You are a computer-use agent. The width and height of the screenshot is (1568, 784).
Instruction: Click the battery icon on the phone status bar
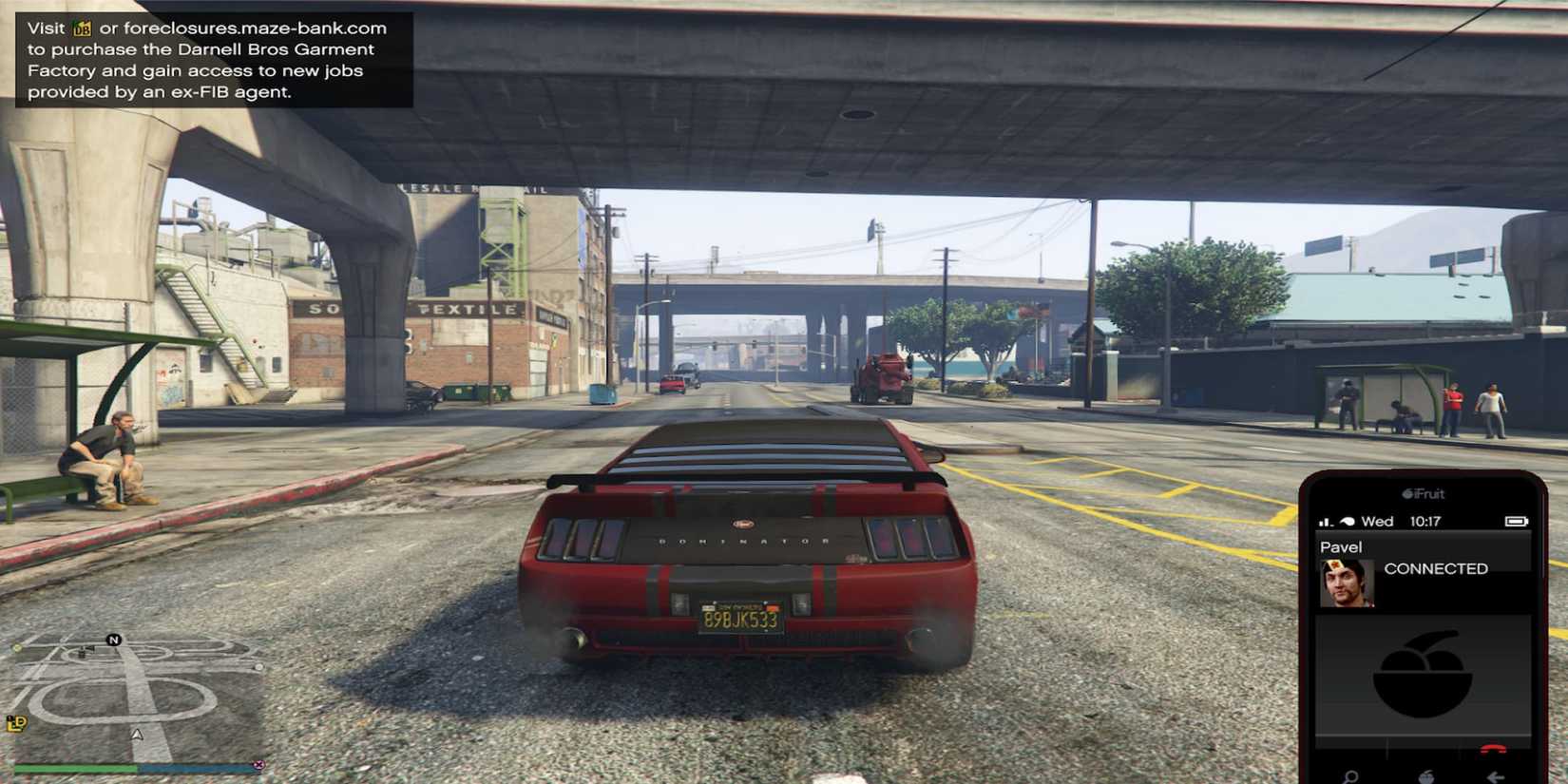pos(1518,520)
